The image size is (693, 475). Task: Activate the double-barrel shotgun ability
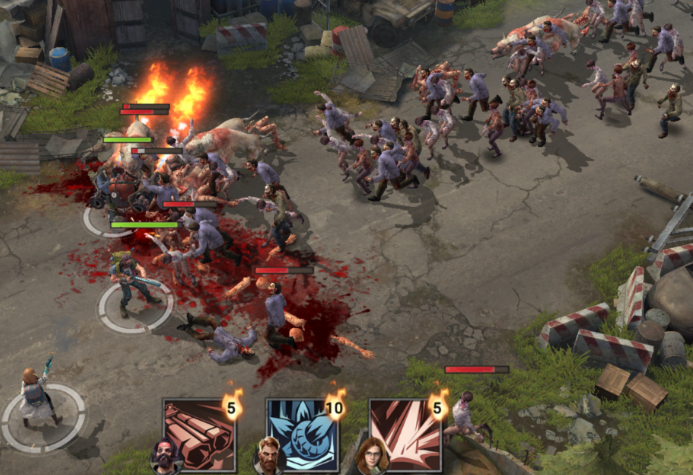(200, 434)
